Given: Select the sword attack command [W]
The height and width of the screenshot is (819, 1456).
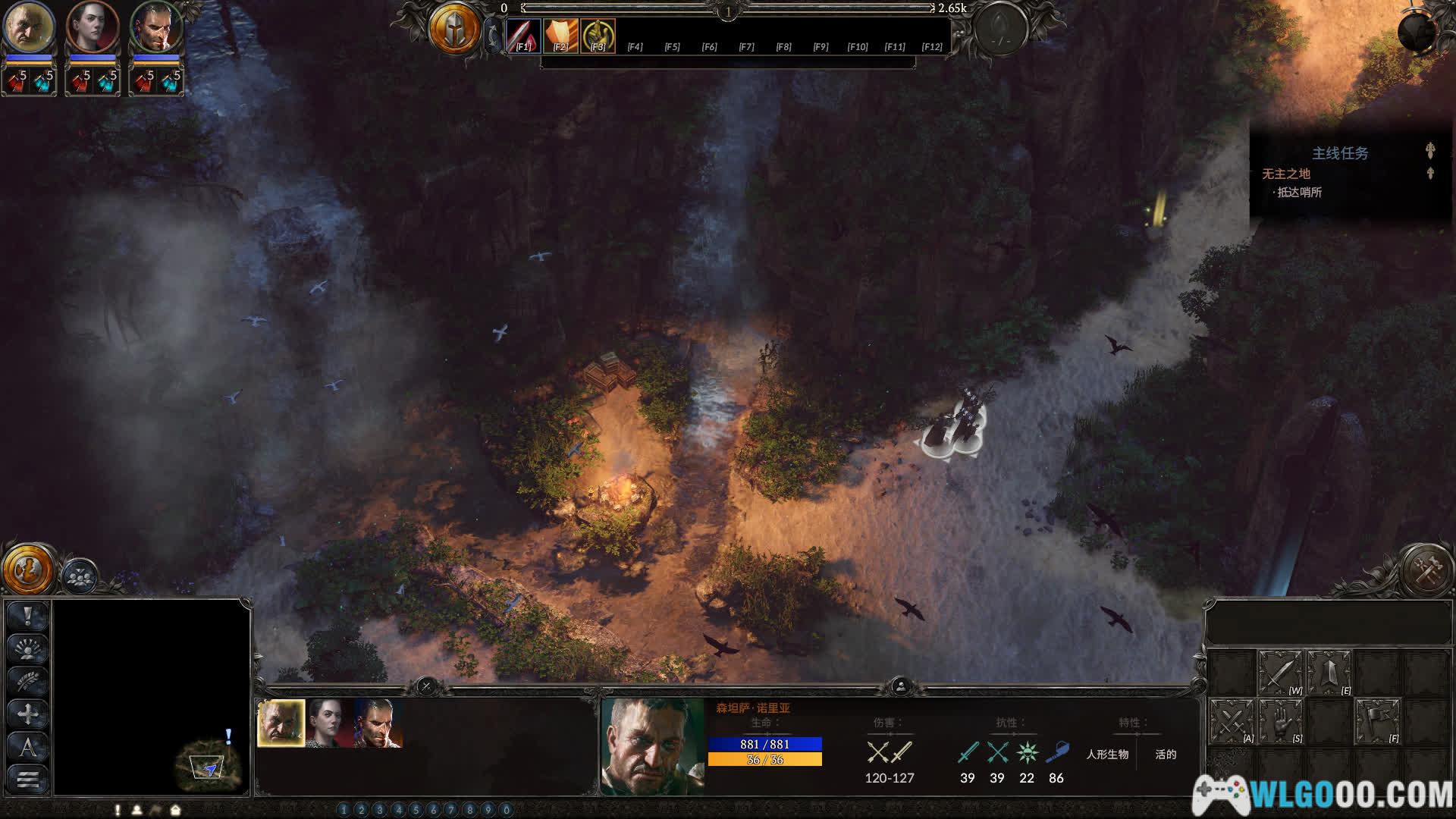Looking at the screenshot, I should pyautogui.click(x=1280, y=672).
